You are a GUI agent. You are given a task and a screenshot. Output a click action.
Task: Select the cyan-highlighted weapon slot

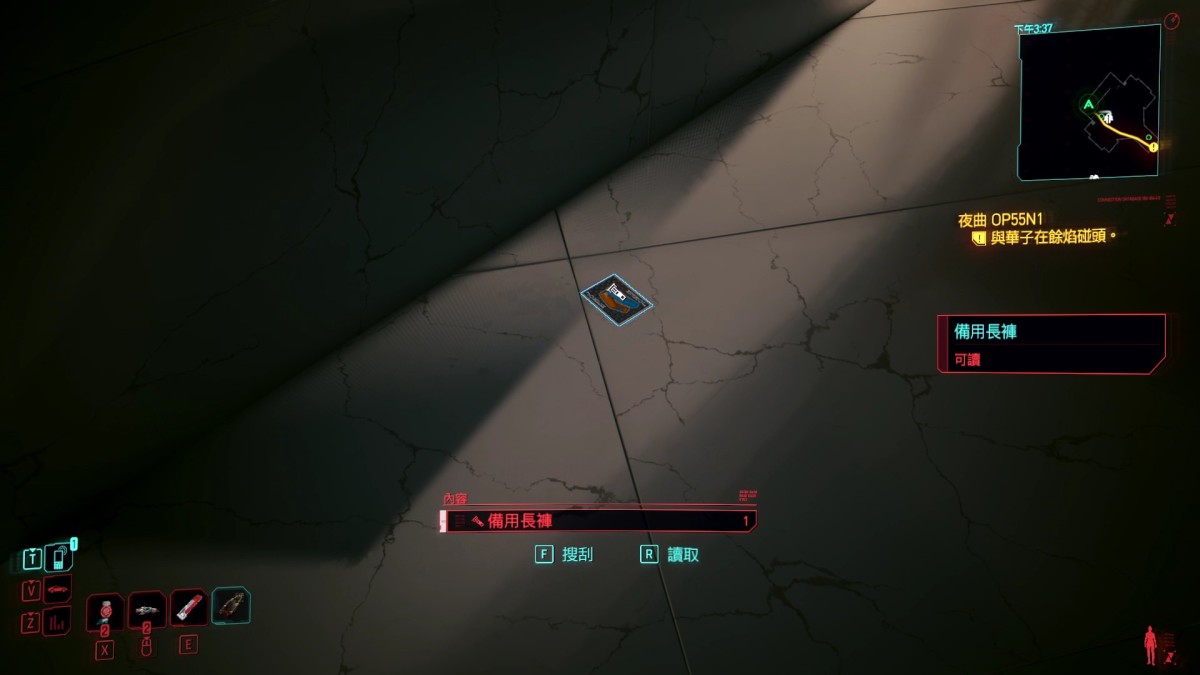click(x=231, y=605)
